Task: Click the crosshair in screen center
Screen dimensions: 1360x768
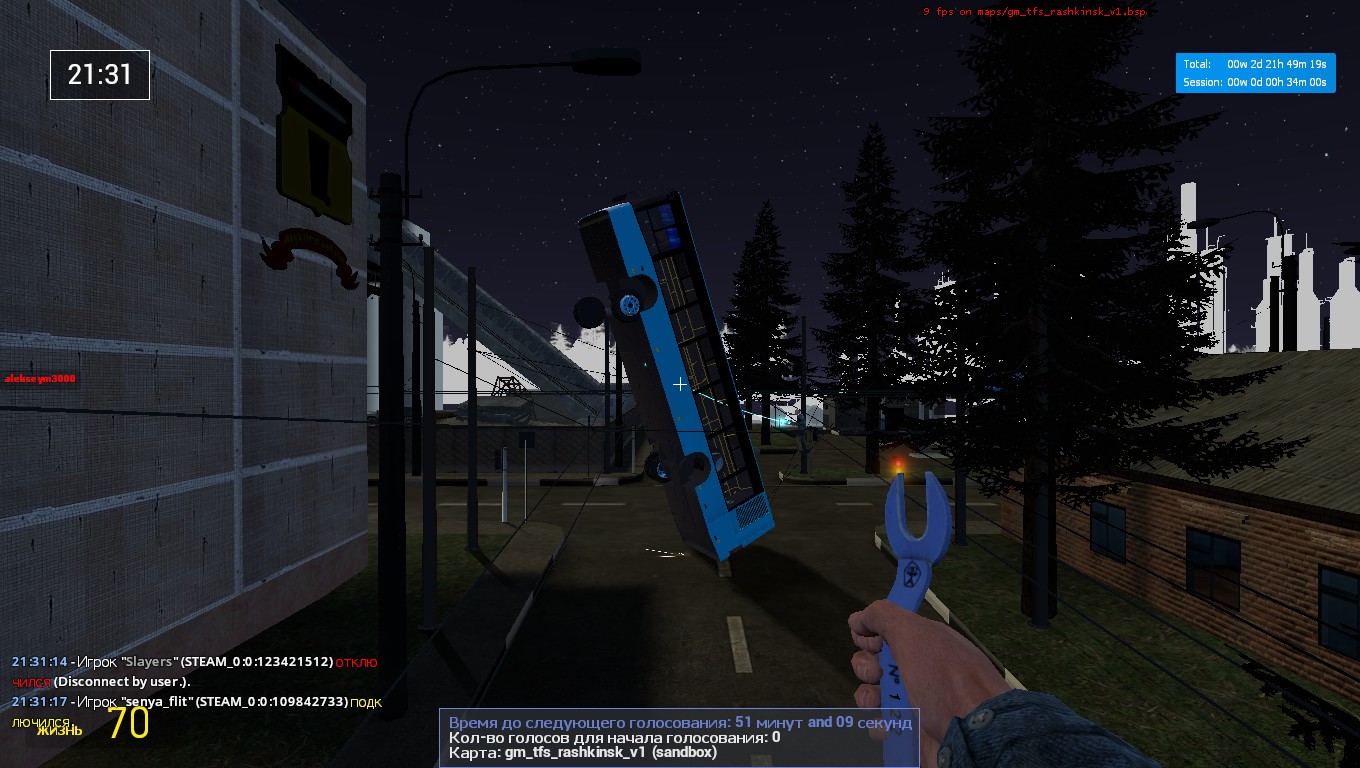Action: tap(679, 384)
